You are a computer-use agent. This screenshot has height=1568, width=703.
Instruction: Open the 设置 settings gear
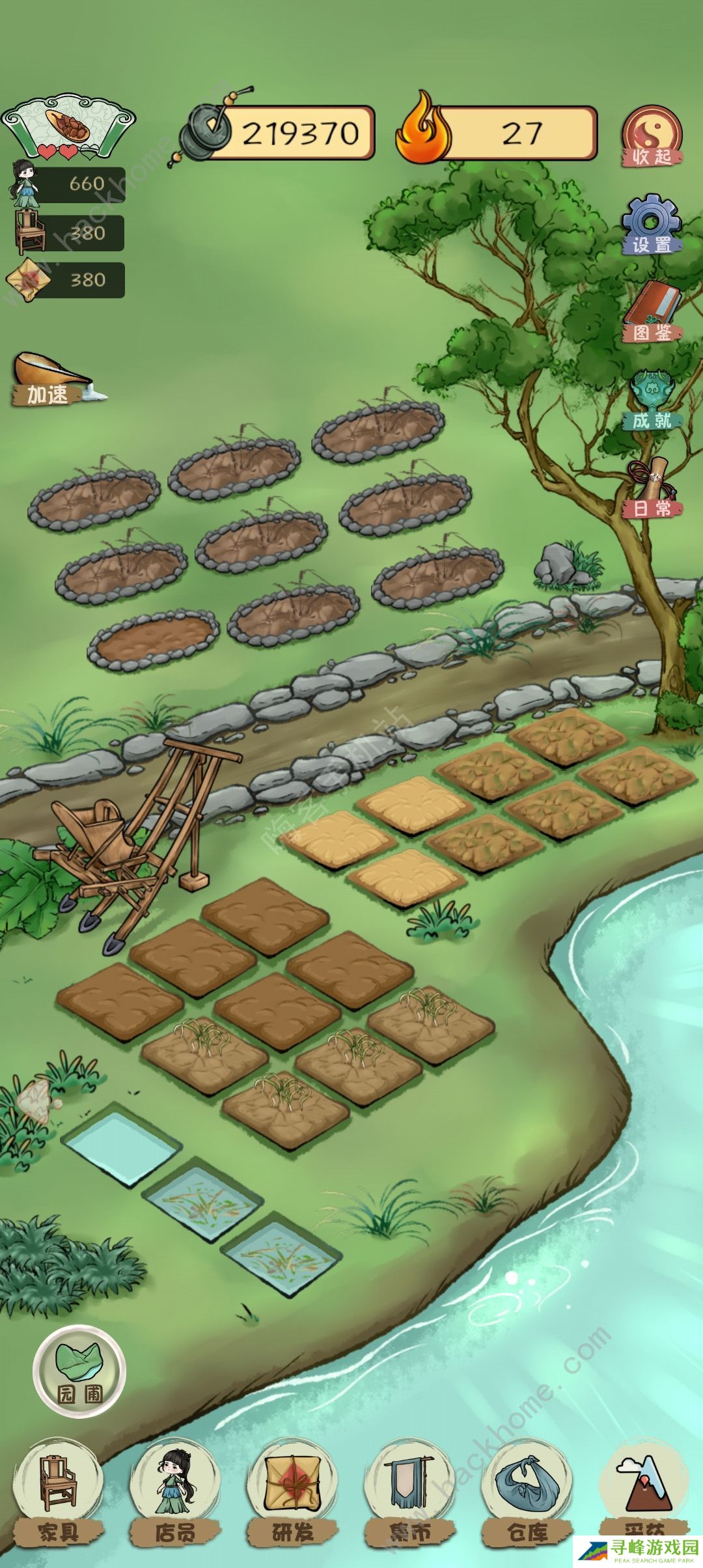click(x=652, y=225)
